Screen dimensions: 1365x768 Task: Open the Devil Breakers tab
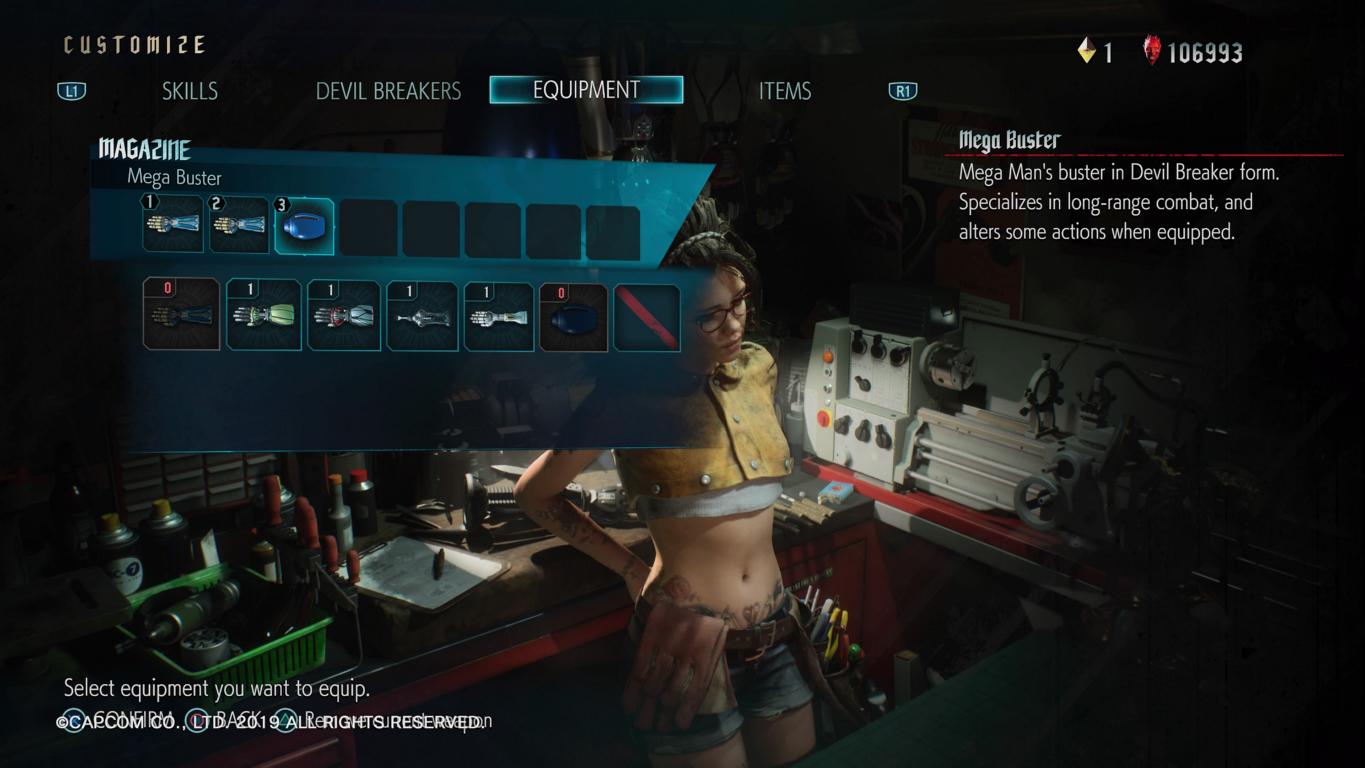(388, 91)
